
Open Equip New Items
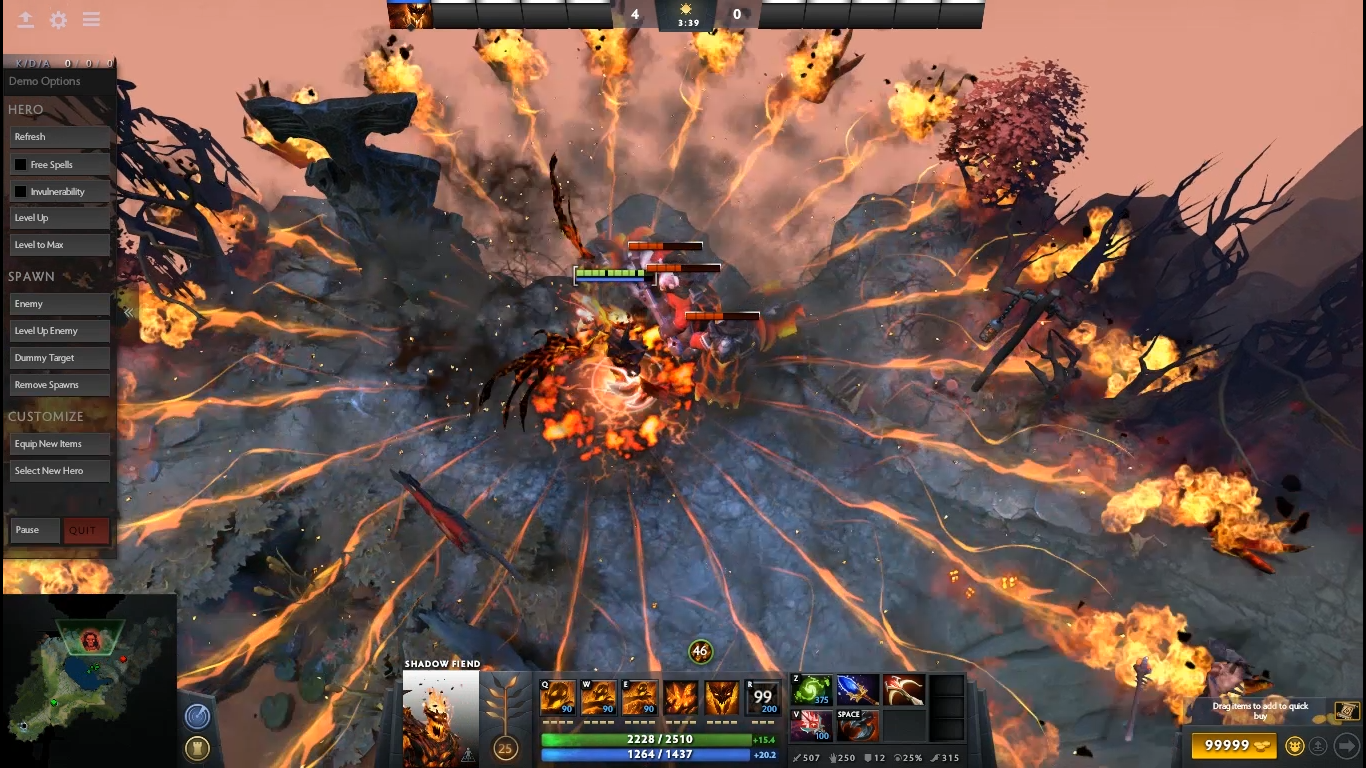(59, 444)
